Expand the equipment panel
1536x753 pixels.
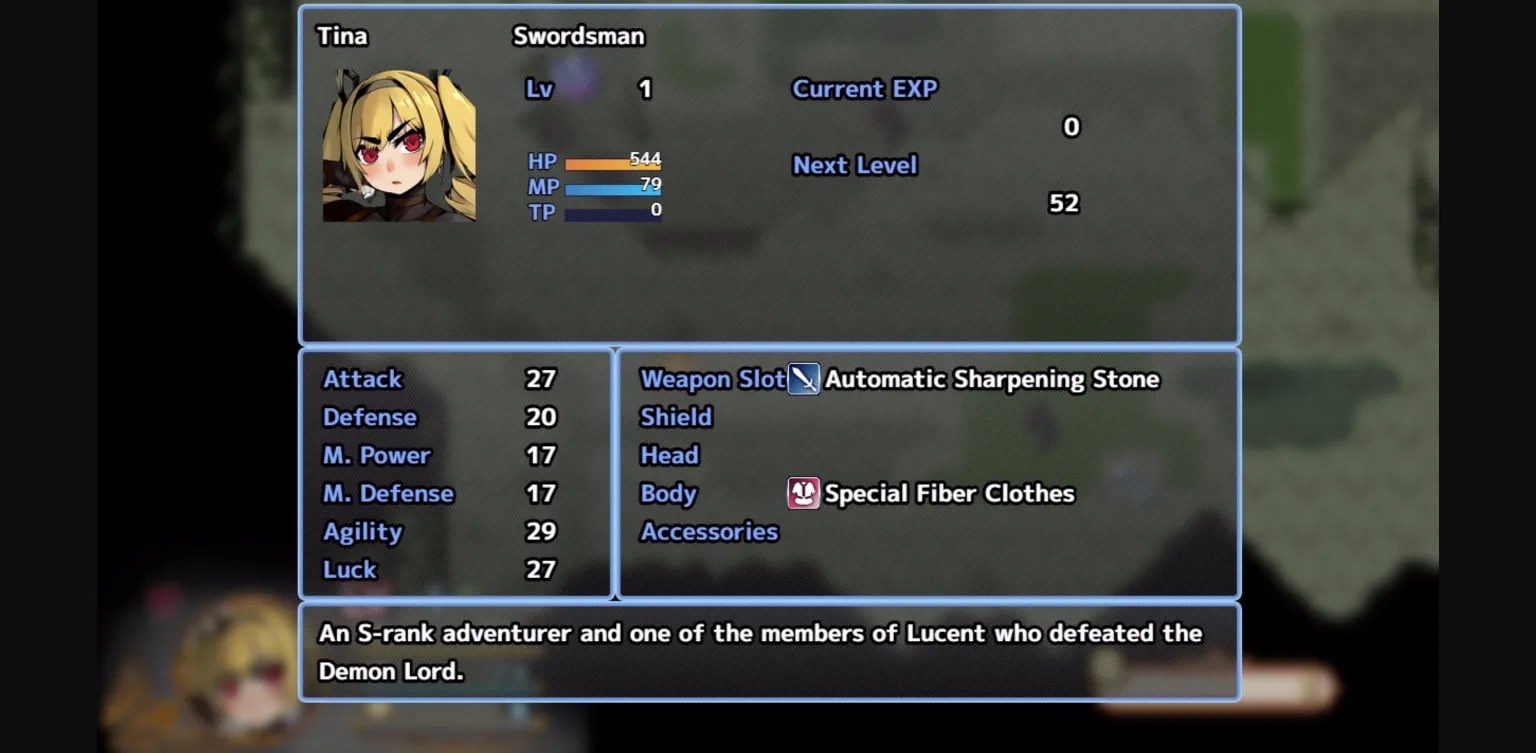pos(928,473)
